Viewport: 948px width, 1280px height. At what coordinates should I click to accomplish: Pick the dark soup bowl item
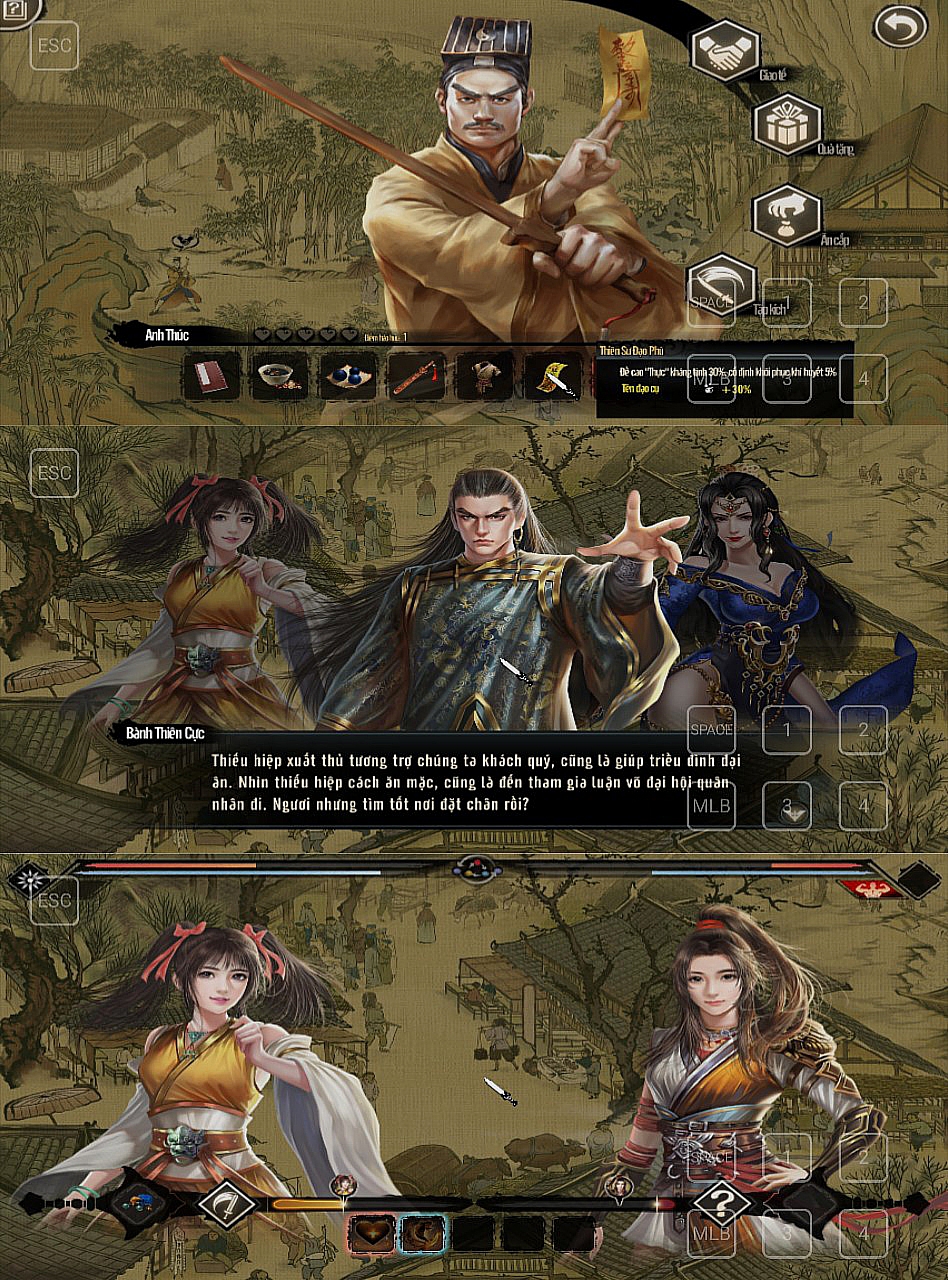click(x=280, y=377)
